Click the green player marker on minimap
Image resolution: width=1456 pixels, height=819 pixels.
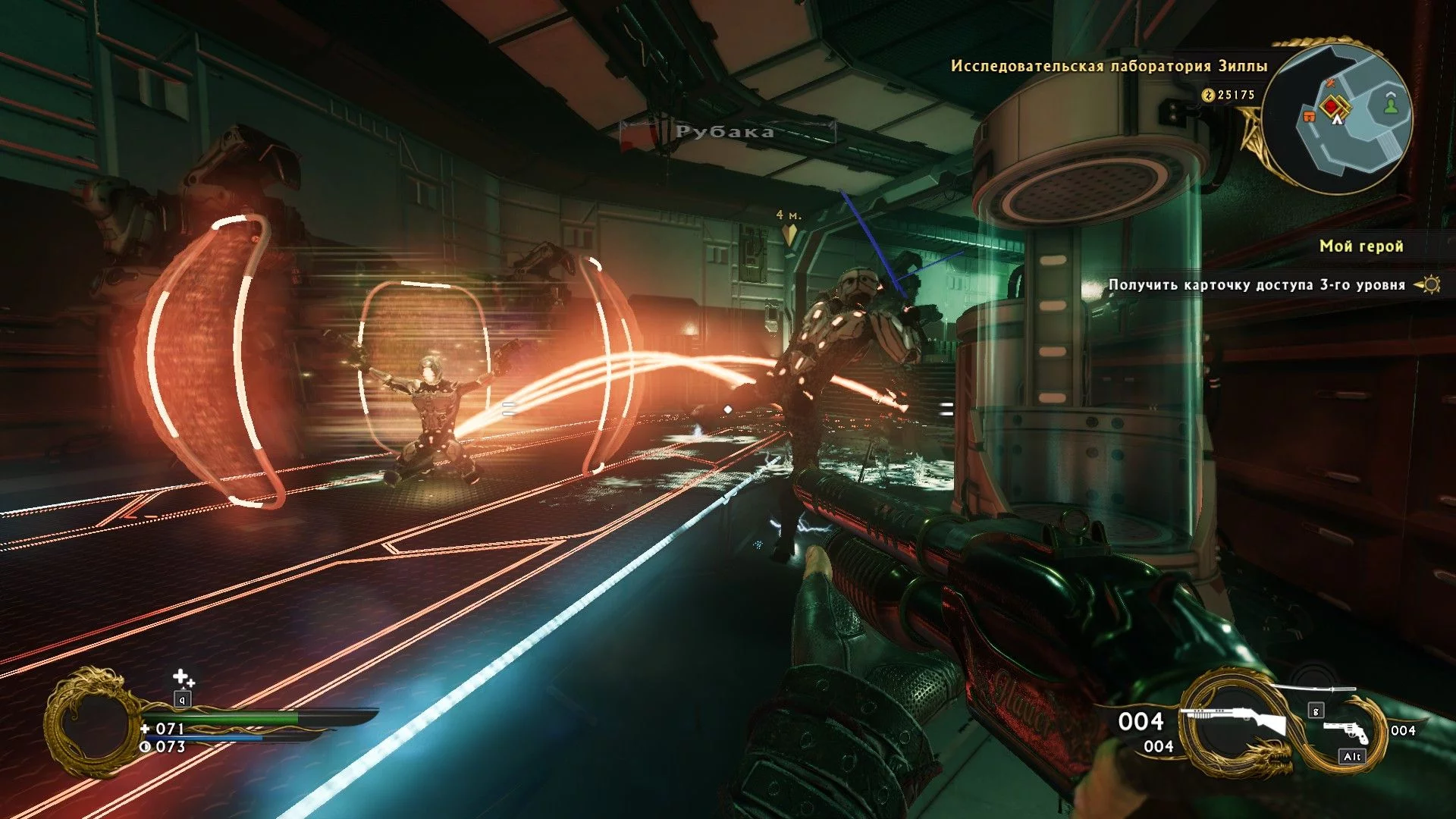tap(1391, 105)
